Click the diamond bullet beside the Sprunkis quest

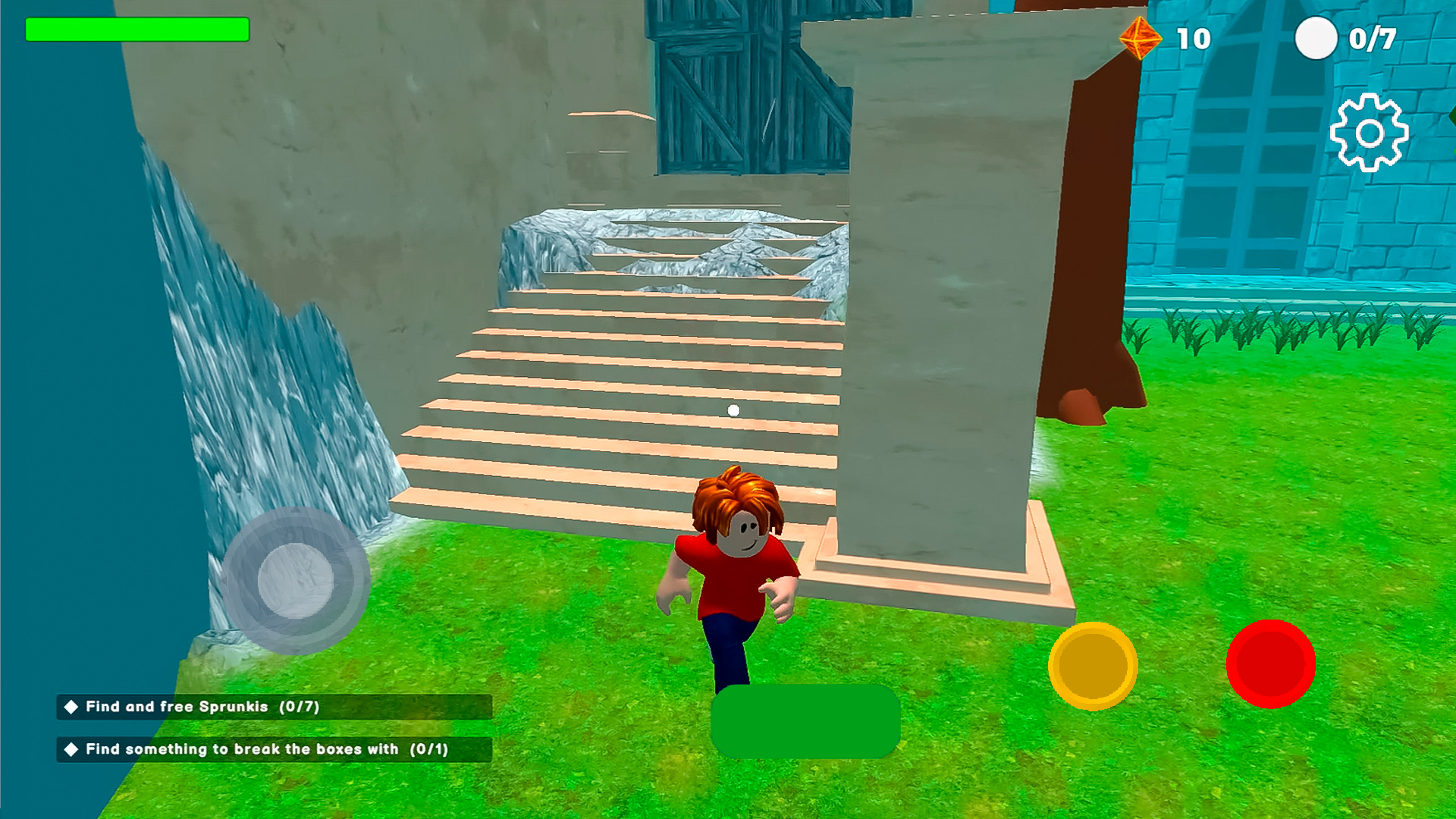pos(71,707)
